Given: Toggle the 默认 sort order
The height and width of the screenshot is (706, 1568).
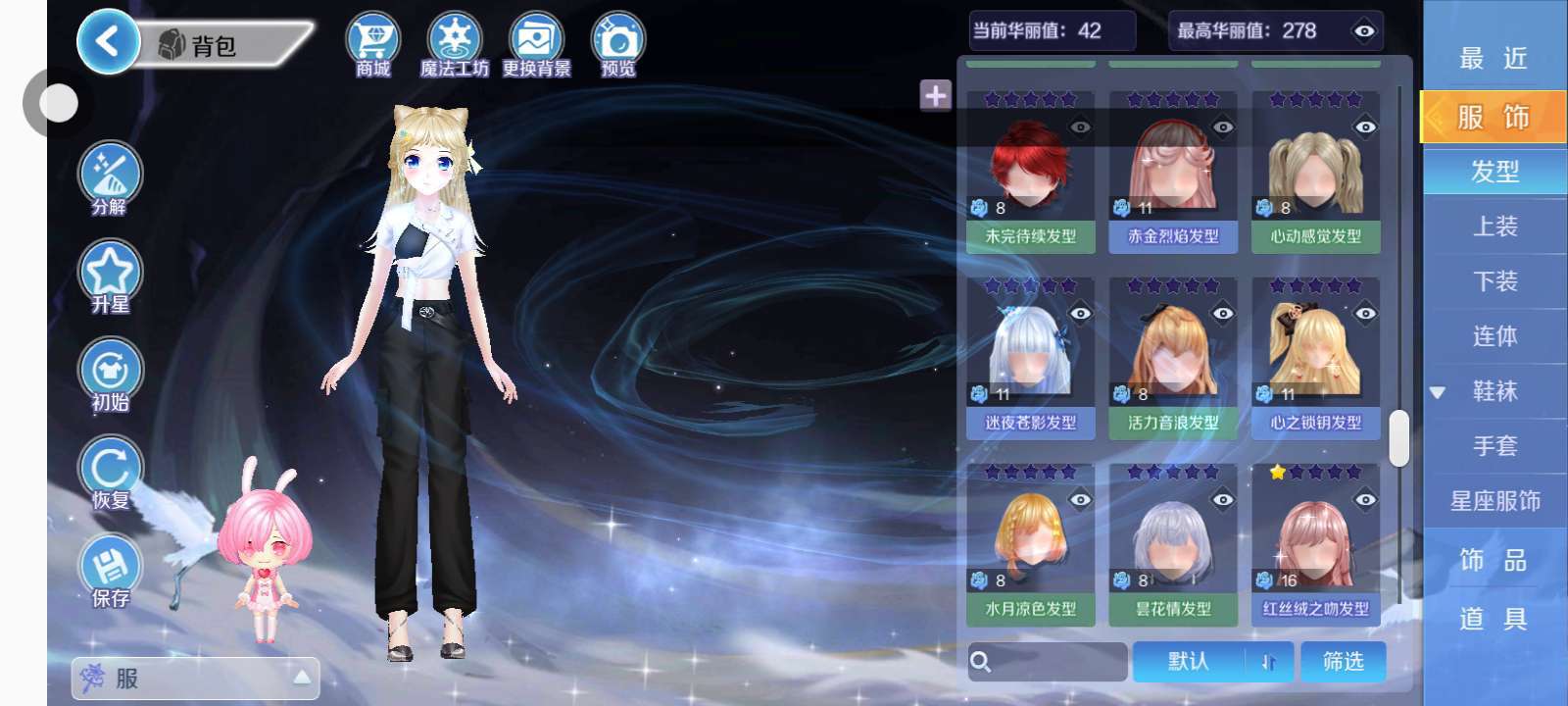Looking at the screenshot, I should [x=1212, y=662].
